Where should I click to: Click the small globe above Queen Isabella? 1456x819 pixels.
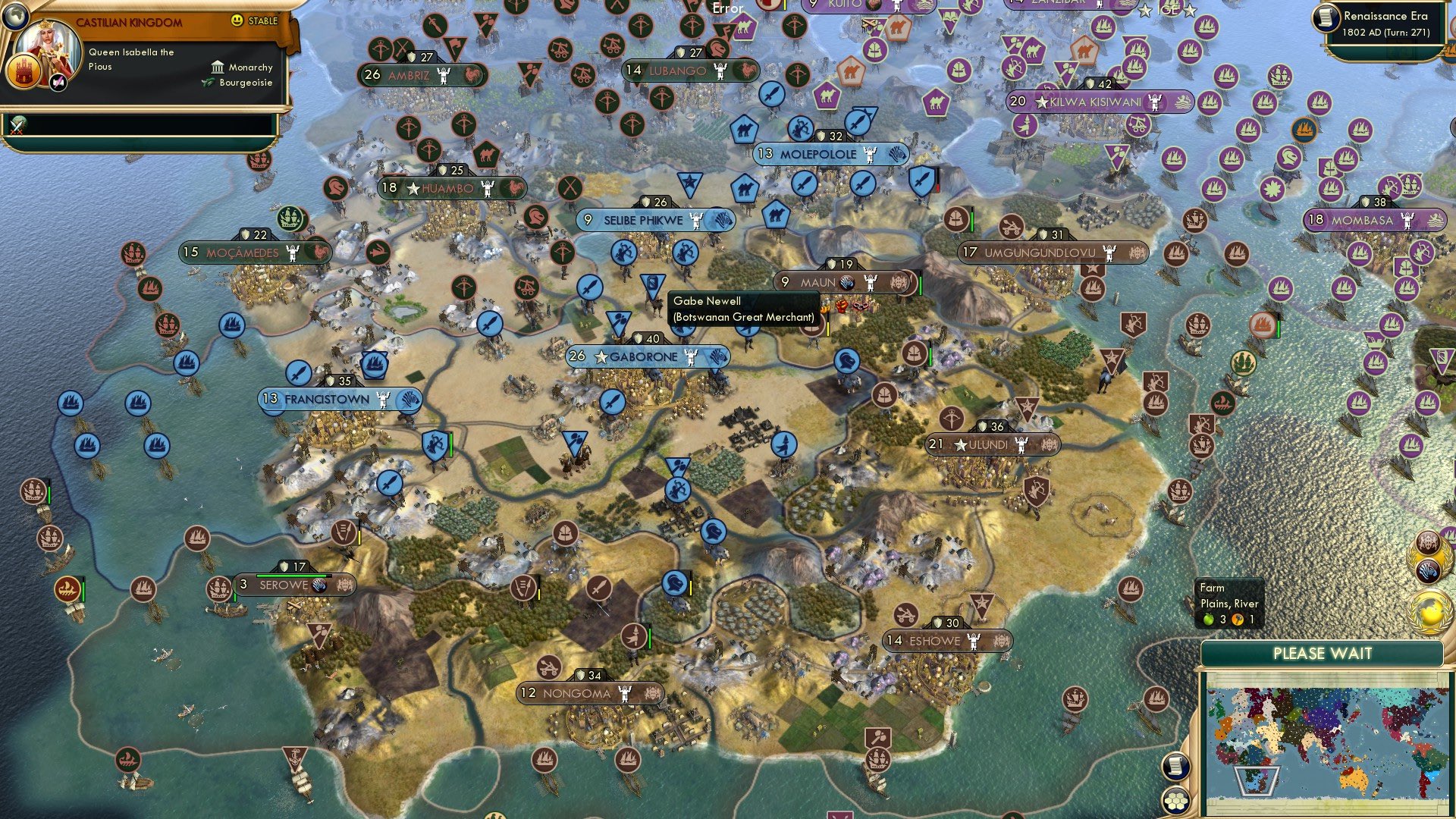(x=16, y=16)
